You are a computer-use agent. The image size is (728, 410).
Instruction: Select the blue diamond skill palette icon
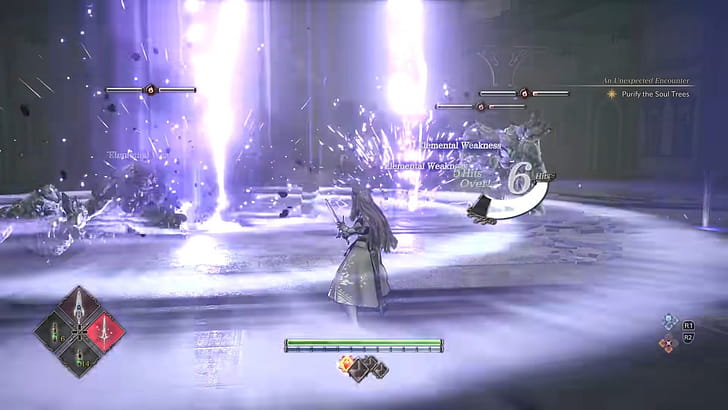(669, 322)
